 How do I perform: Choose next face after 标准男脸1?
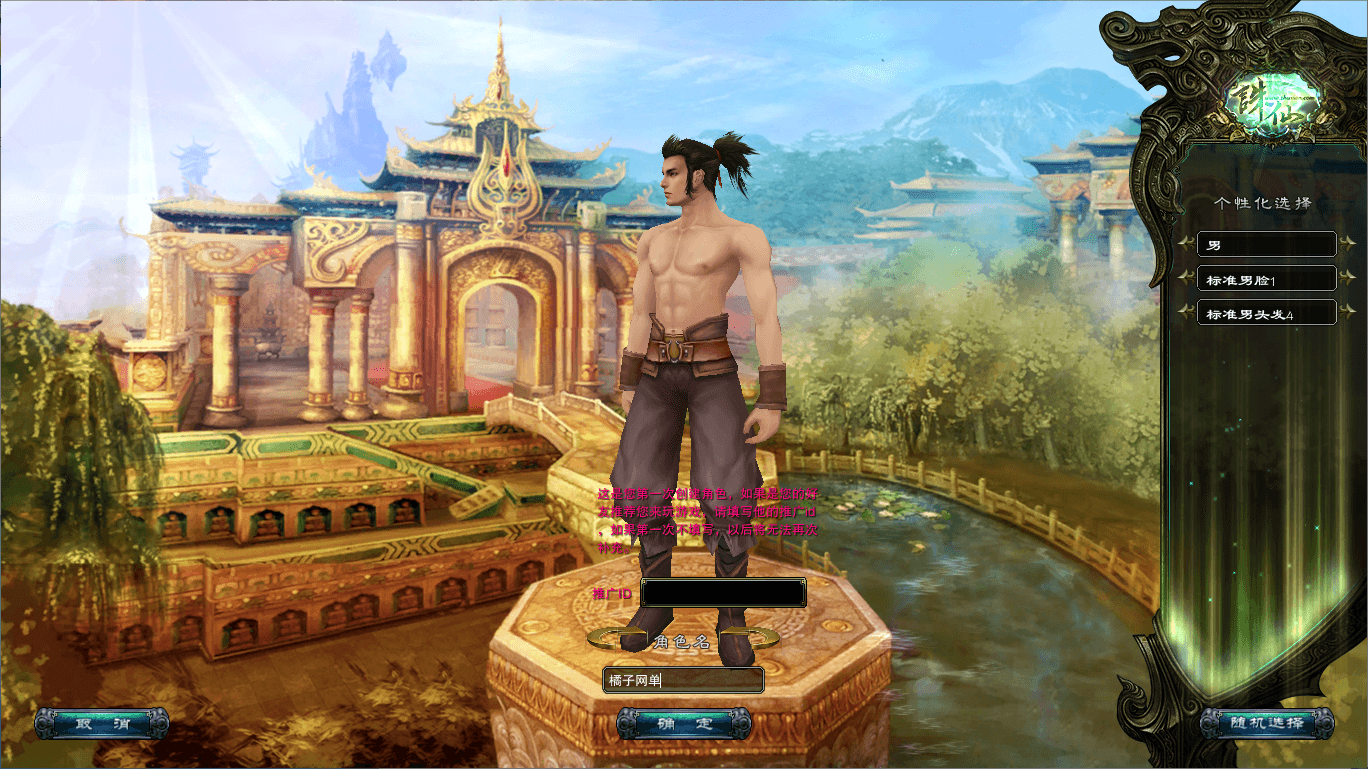[1348, 279]
